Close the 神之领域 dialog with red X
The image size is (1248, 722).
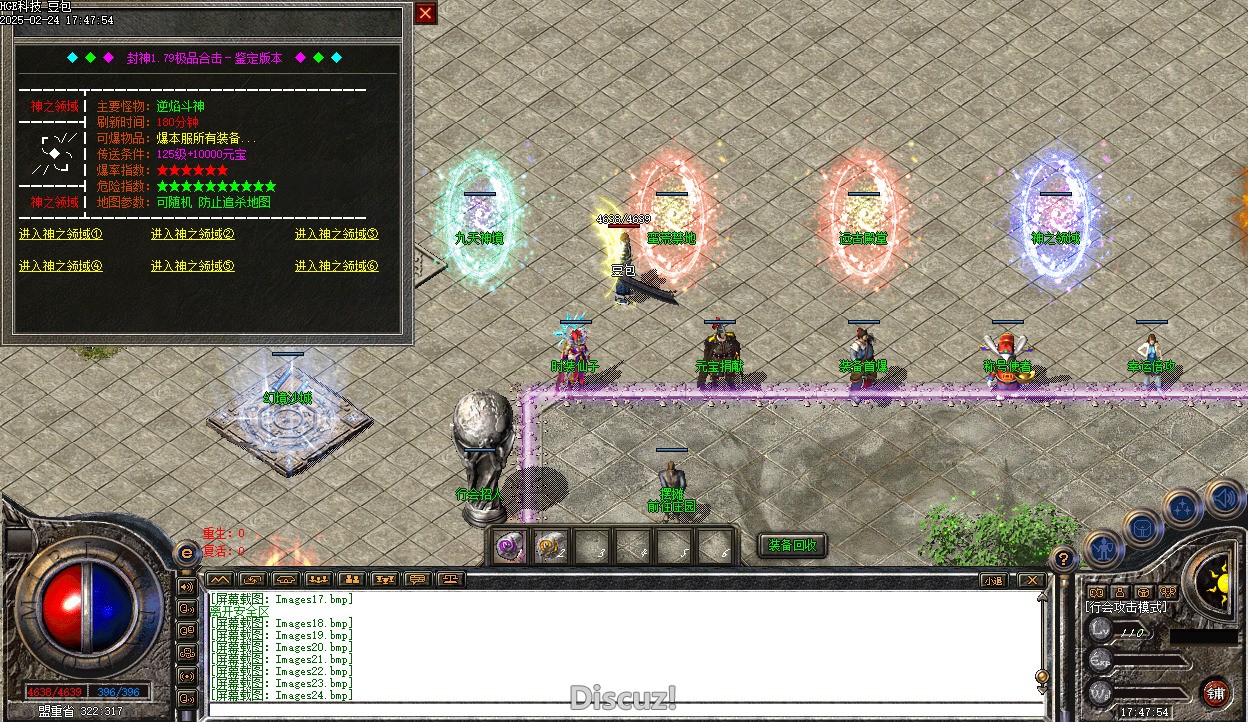(x=425, y=13)
